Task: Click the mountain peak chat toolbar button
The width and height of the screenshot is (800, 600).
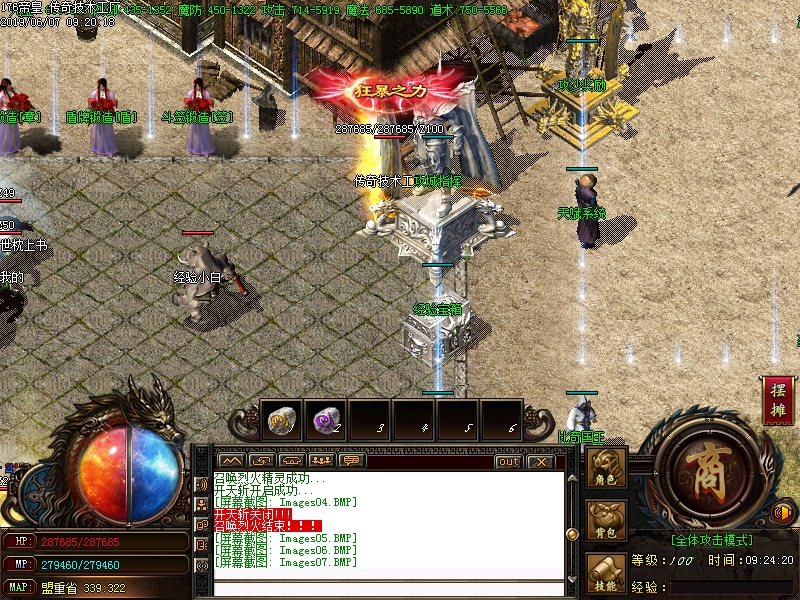Action: pos(232,461)
